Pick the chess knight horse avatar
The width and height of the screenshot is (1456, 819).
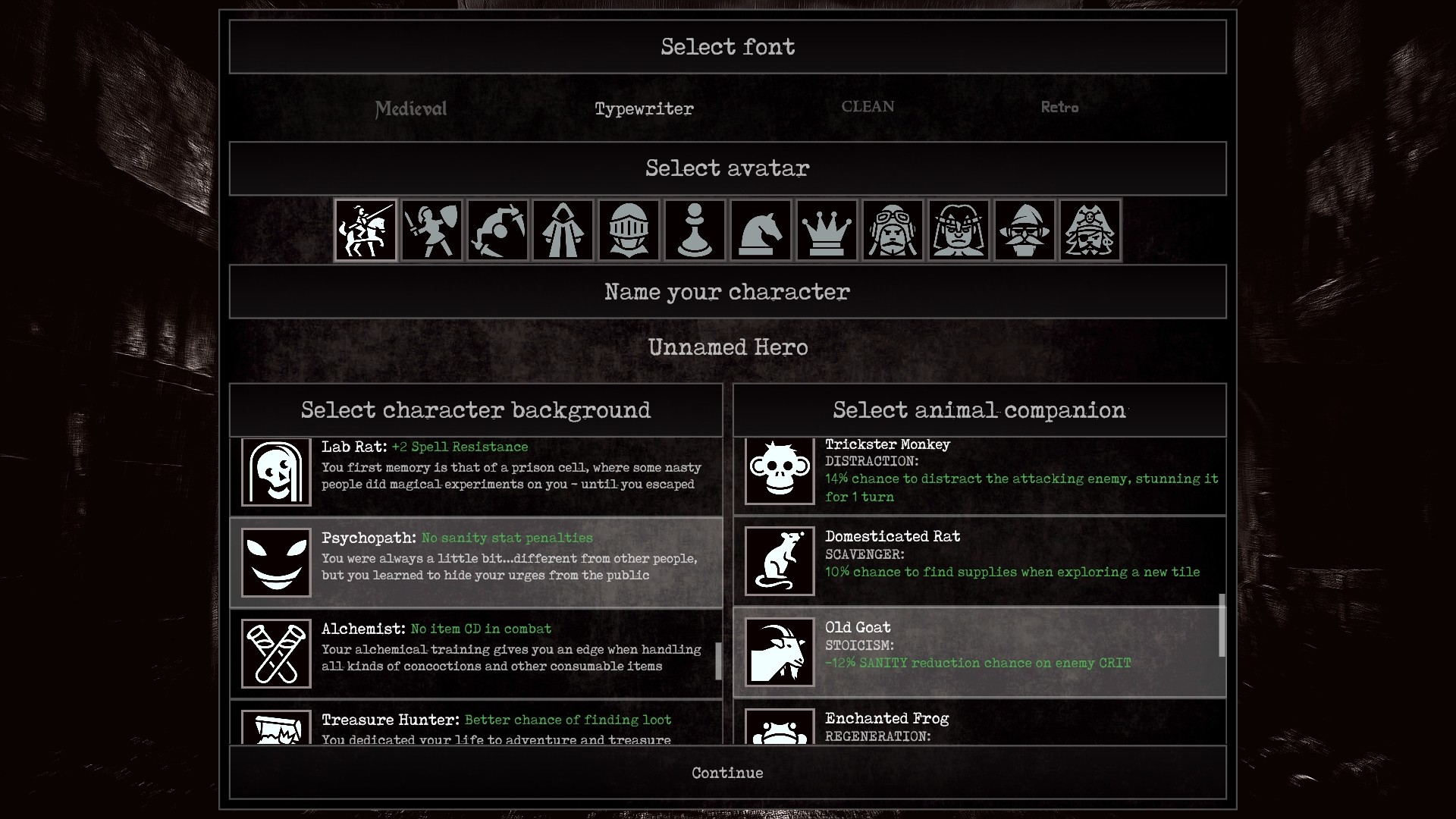coord(761,230)
